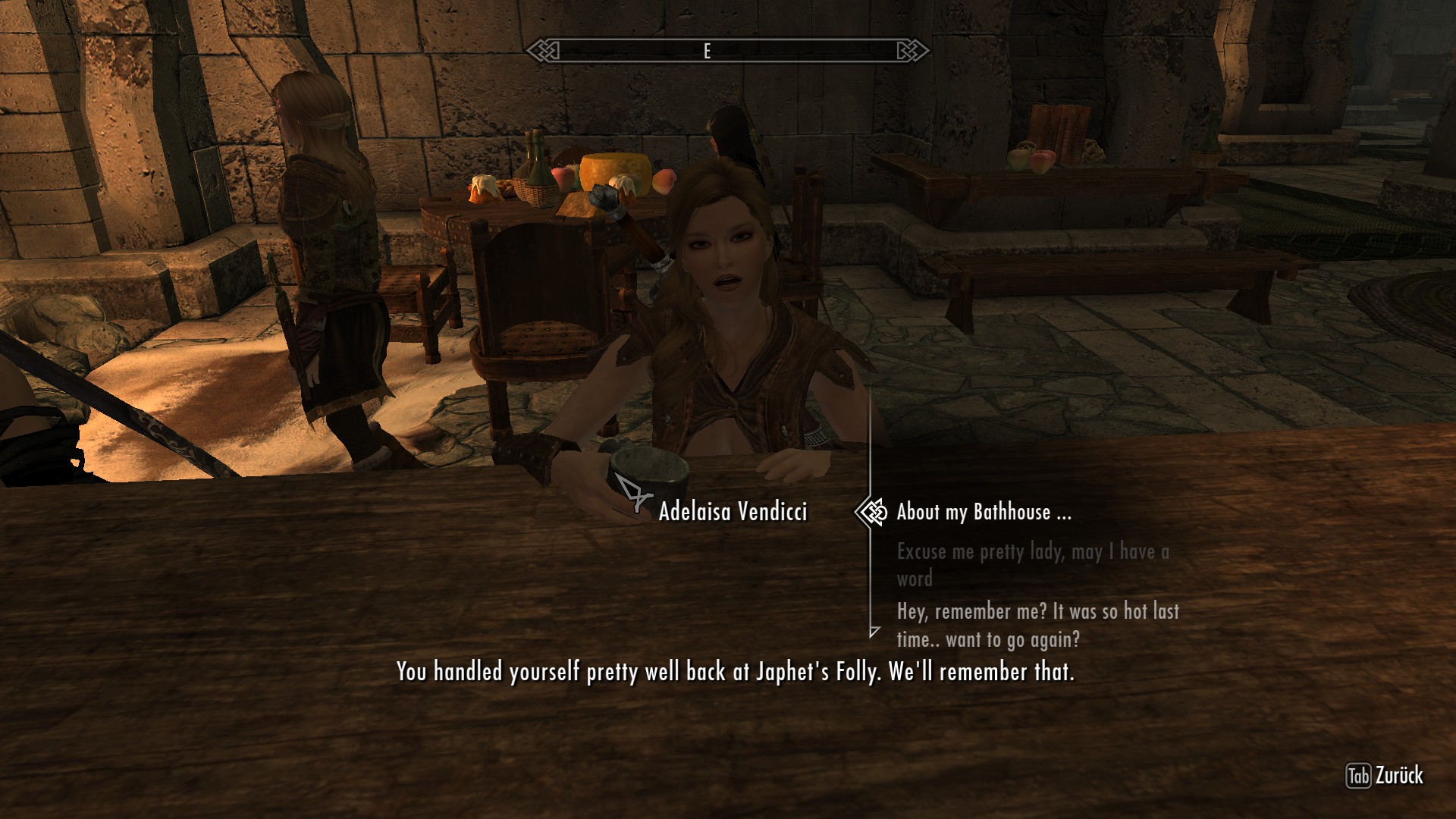Pick the "Hey, remember me?" dialogue reply

coord(1037,625)
